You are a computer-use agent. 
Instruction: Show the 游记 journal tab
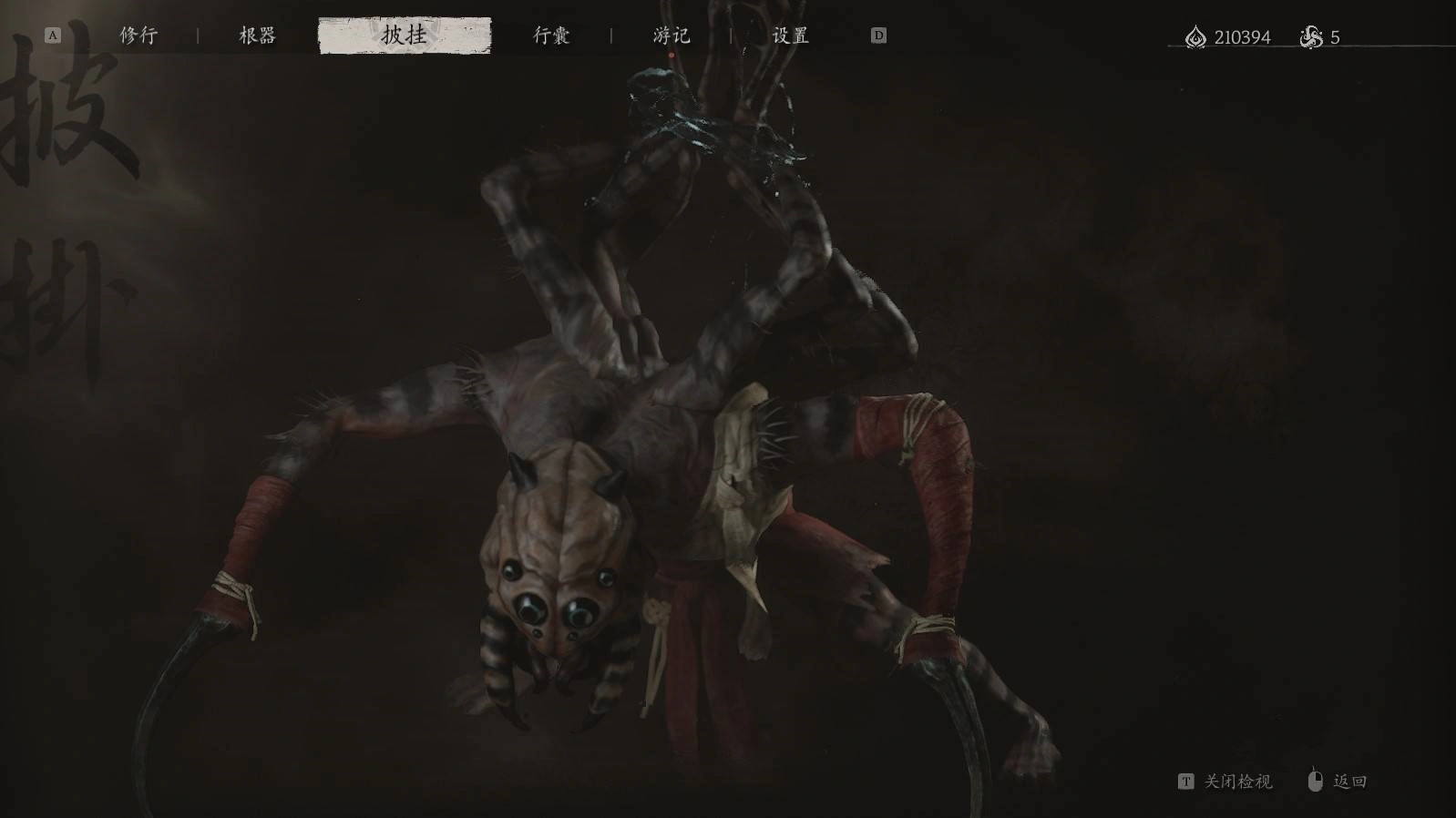coord(672,36)
